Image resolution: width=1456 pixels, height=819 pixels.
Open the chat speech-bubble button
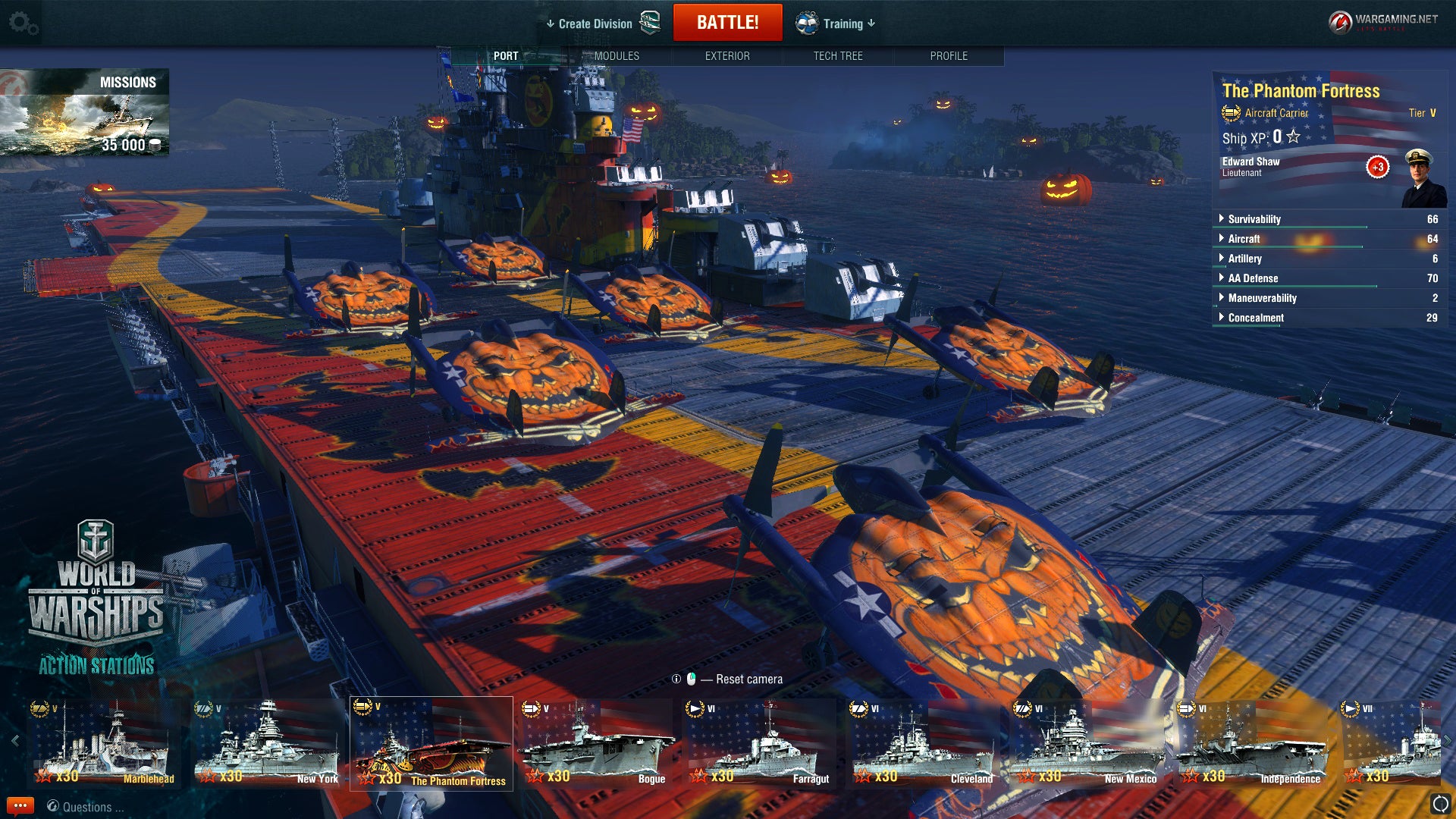click(20, 806)
